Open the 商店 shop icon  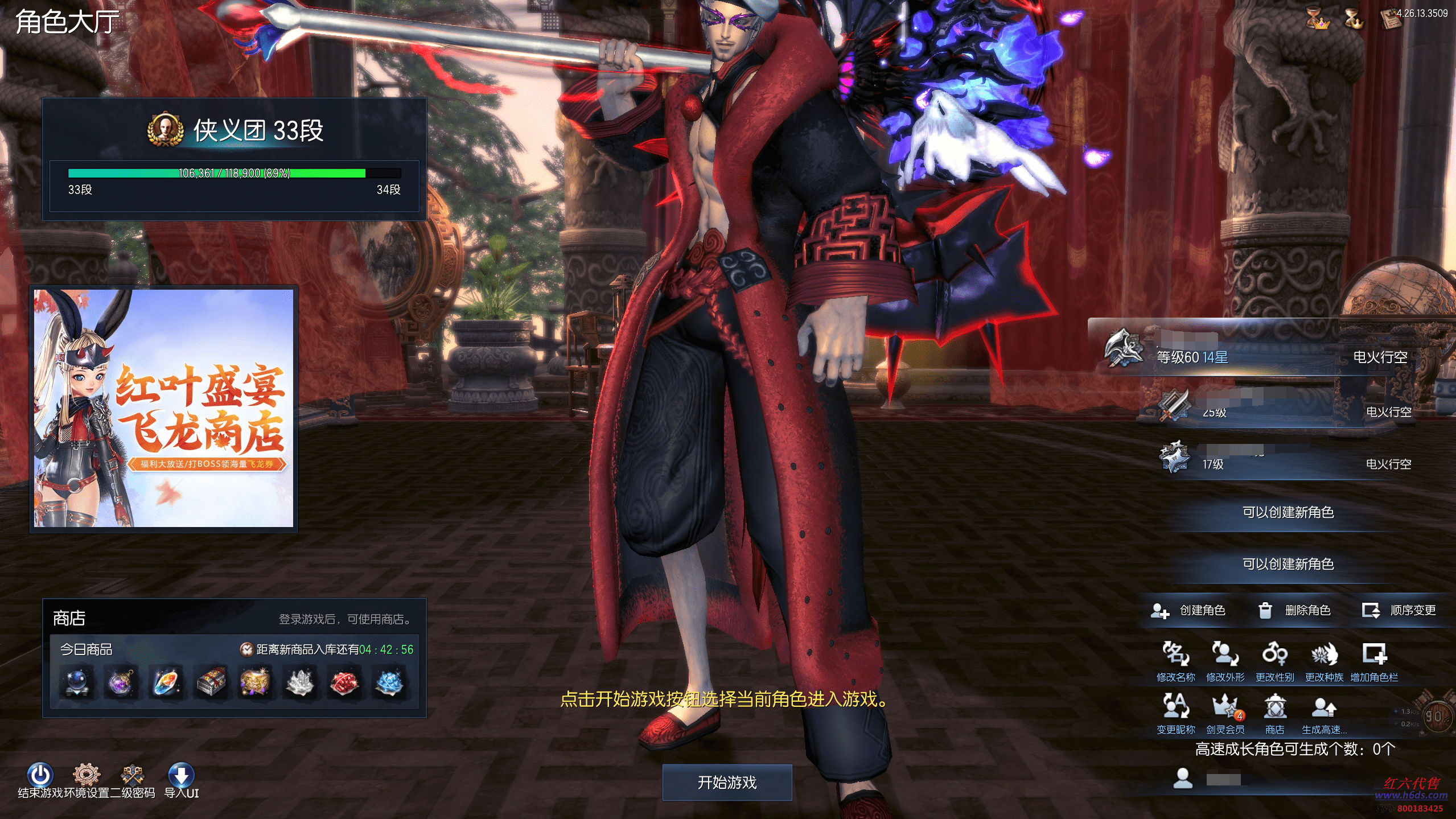pos(1274,707)
